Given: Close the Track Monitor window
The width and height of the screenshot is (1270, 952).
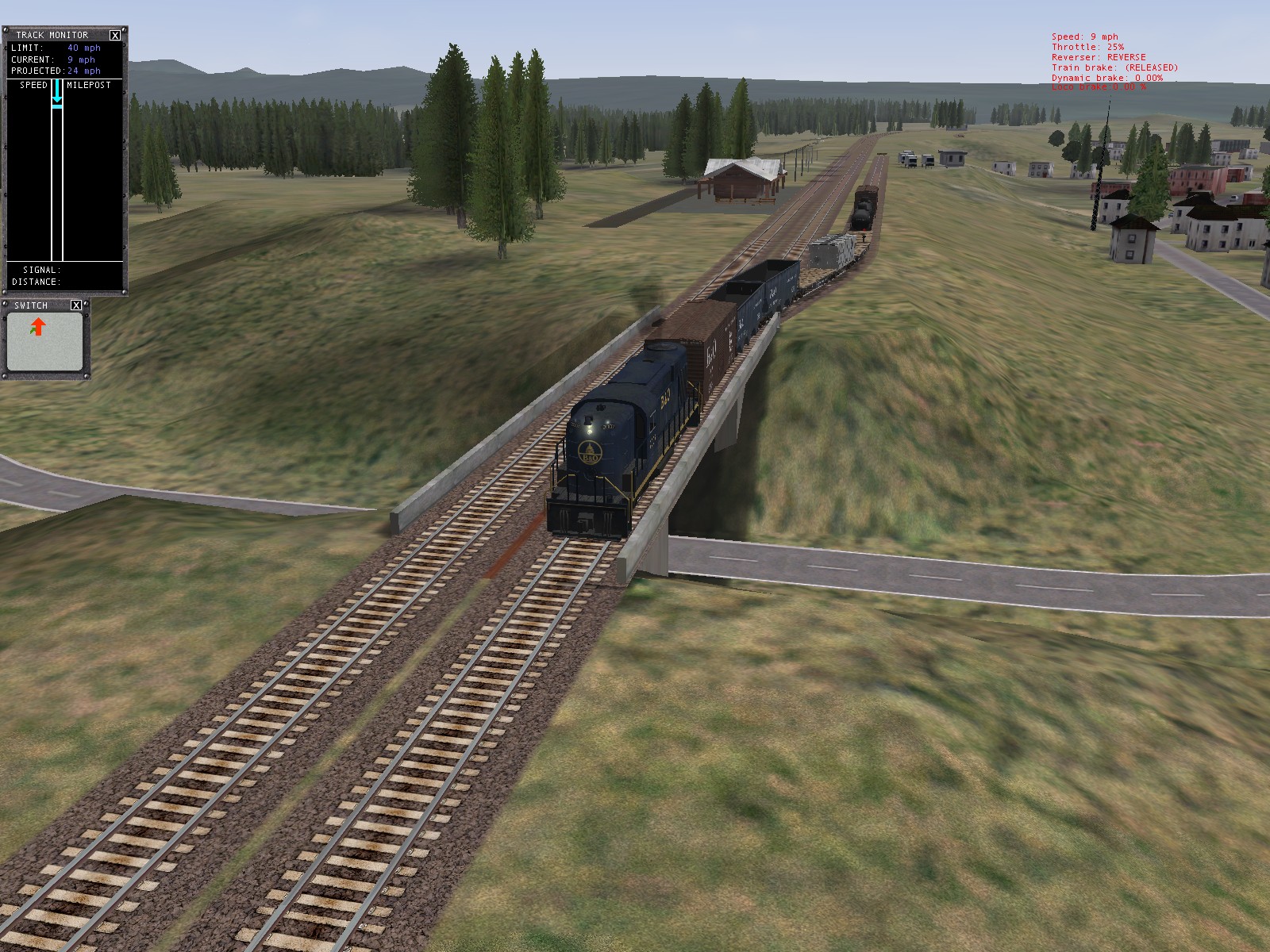Looking at the screenshot, I should [115, 35].
